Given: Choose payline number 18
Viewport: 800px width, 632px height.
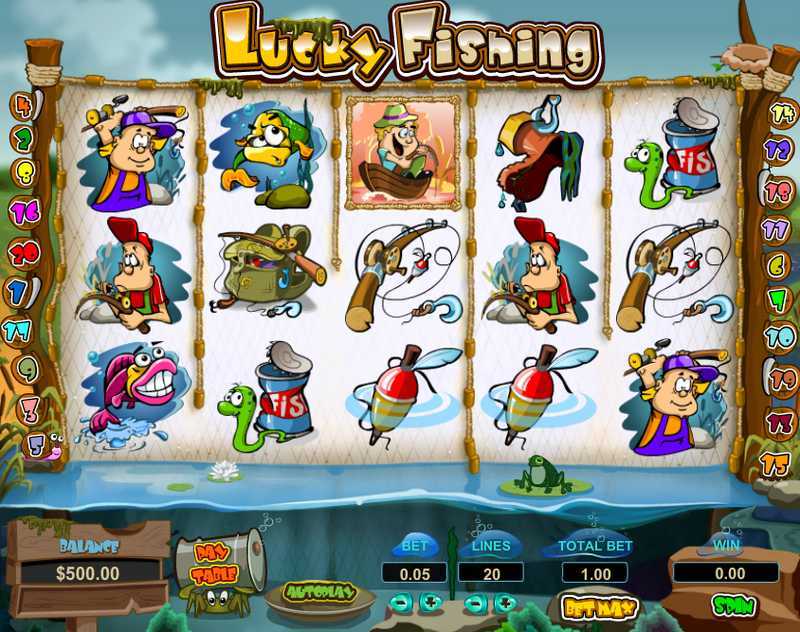Looking at the screenshot, I should point(778,188).
